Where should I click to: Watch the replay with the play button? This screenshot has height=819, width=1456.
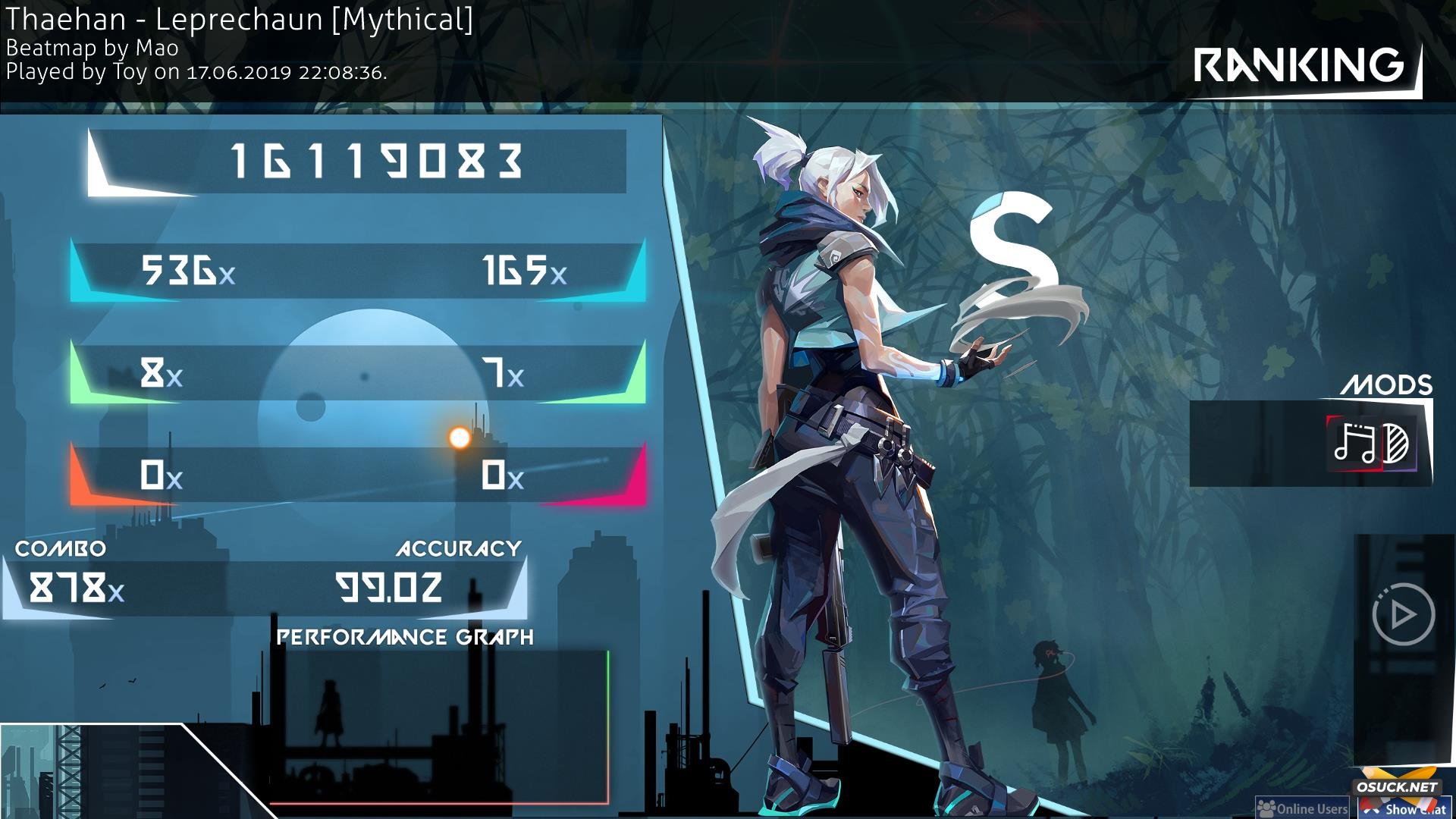[x=1402, y=614]
